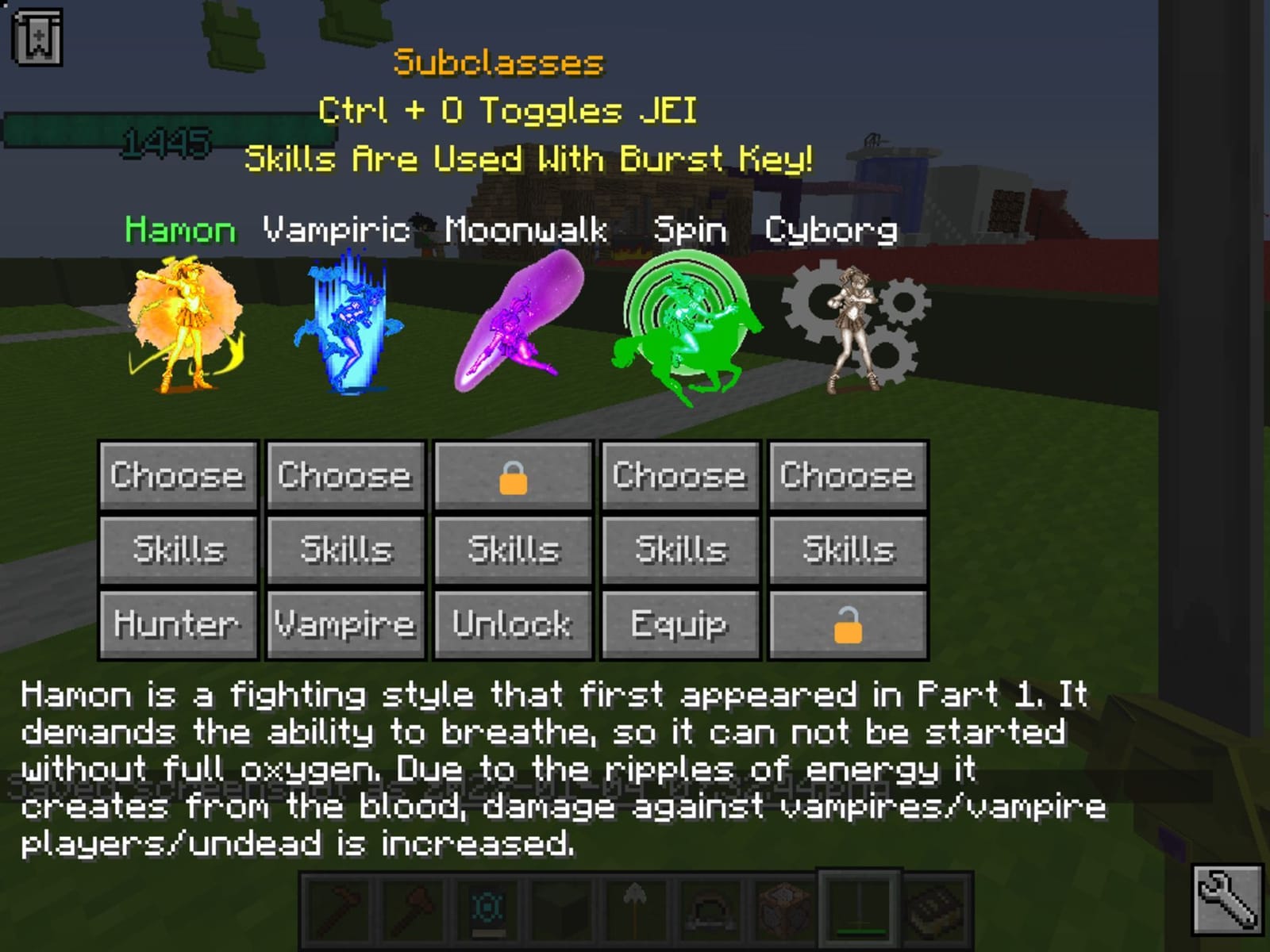Select the Moonwalk subclass label
Image resolution: width=1270 pixels, height=952 pixels.
[x=526, y=231]
